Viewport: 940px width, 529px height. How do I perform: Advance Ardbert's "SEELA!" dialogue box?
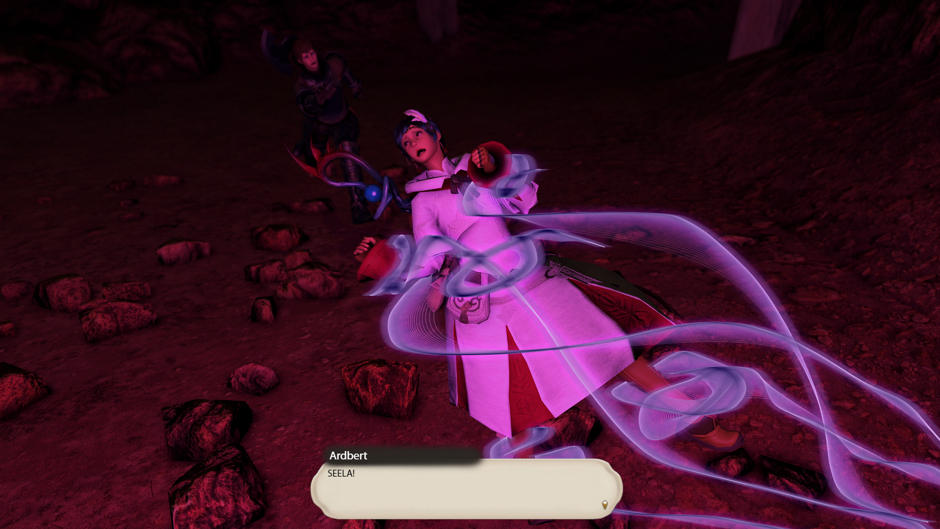click(x=466, y=488)
